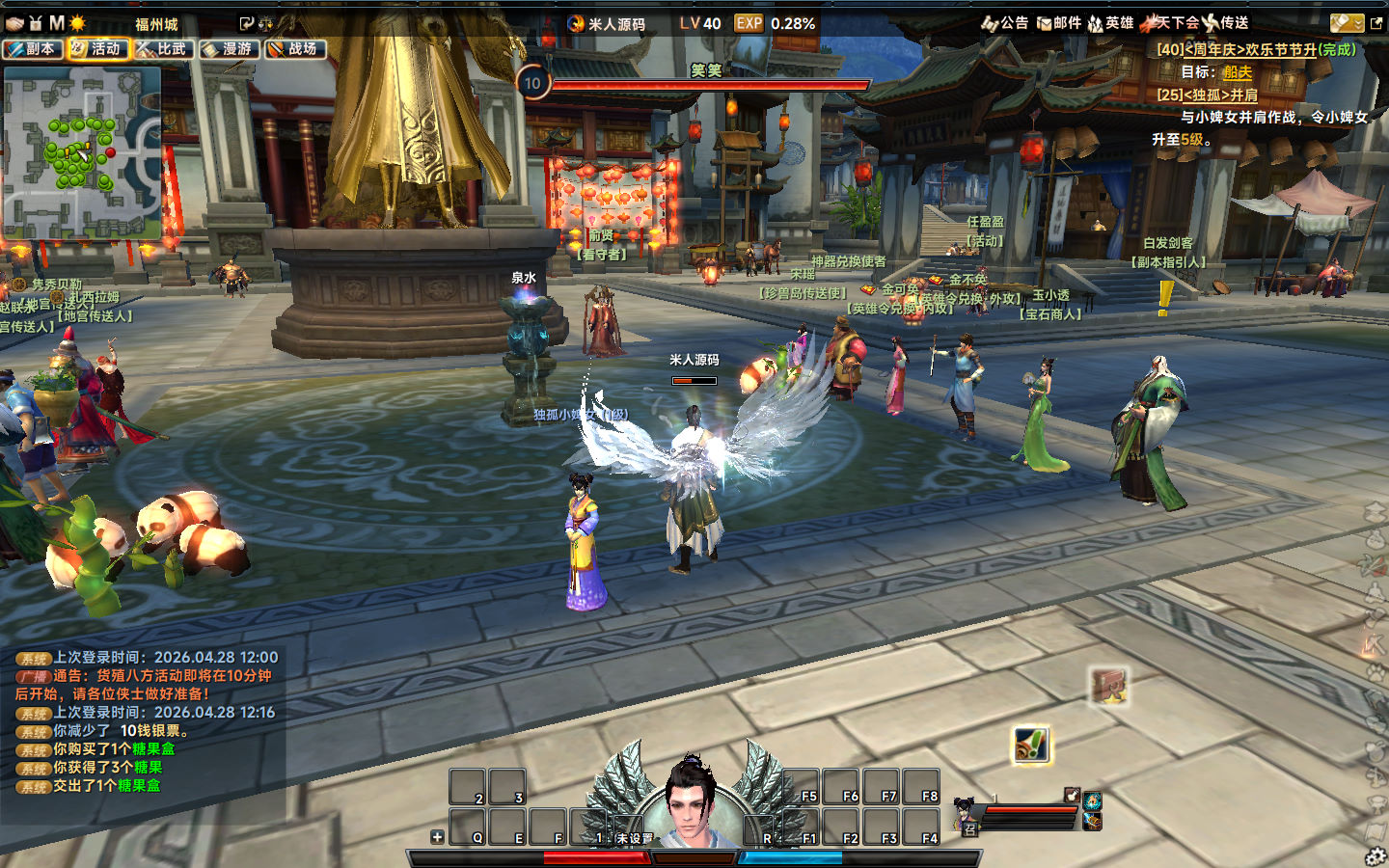Open settings with the gear icon

pos(1375,856)
